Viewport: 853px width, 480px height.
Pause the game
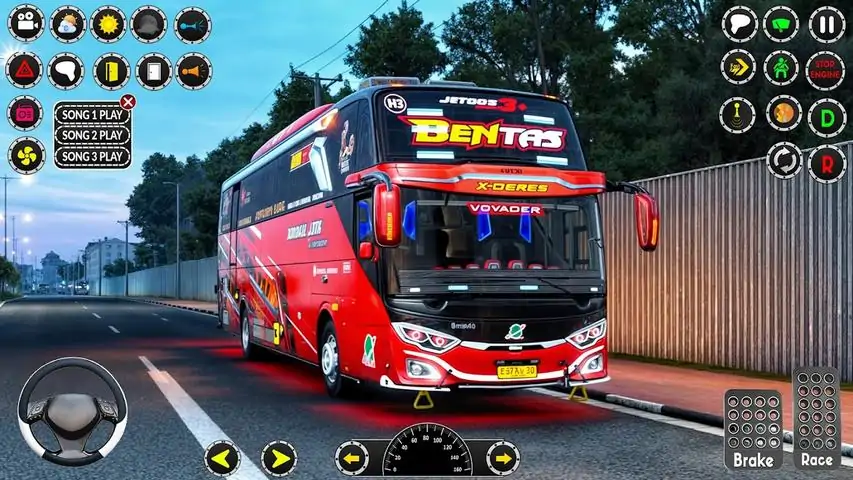pyautogui.click(x=827, y=23)
